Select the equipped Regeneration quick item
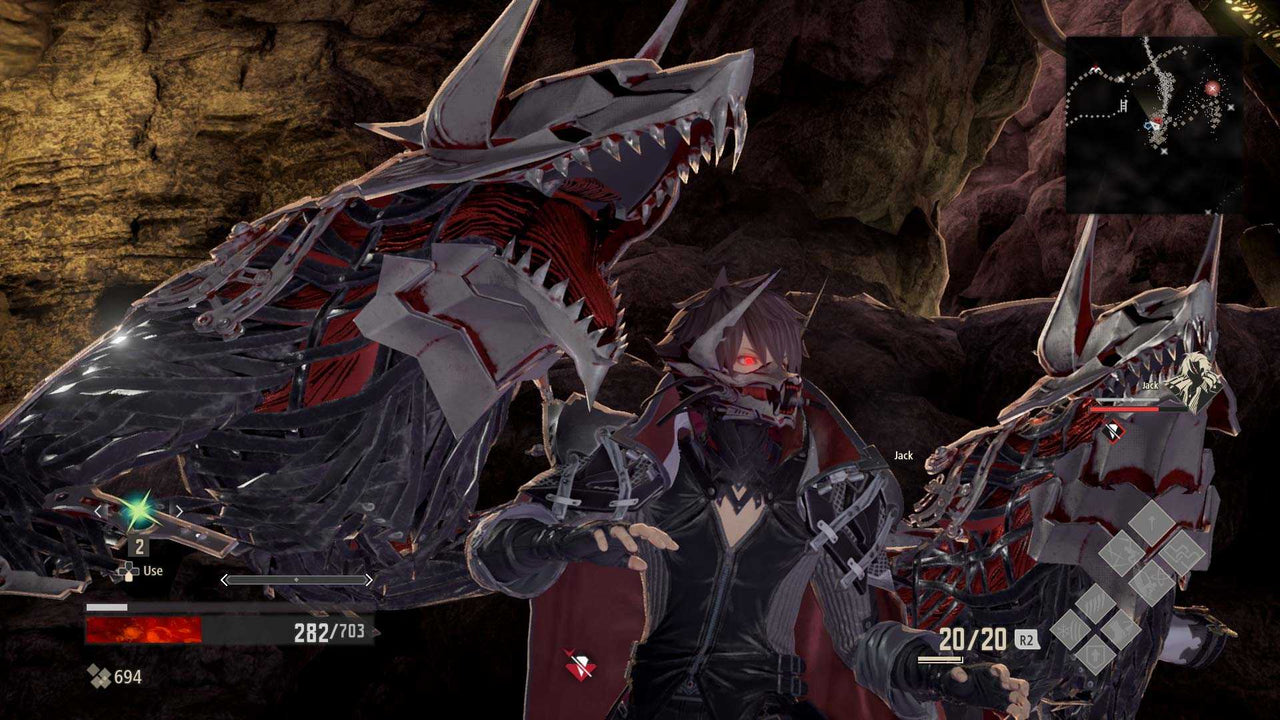Viewport: 1280px width, 720px height. pyautogui.click(x=138, y=512)
